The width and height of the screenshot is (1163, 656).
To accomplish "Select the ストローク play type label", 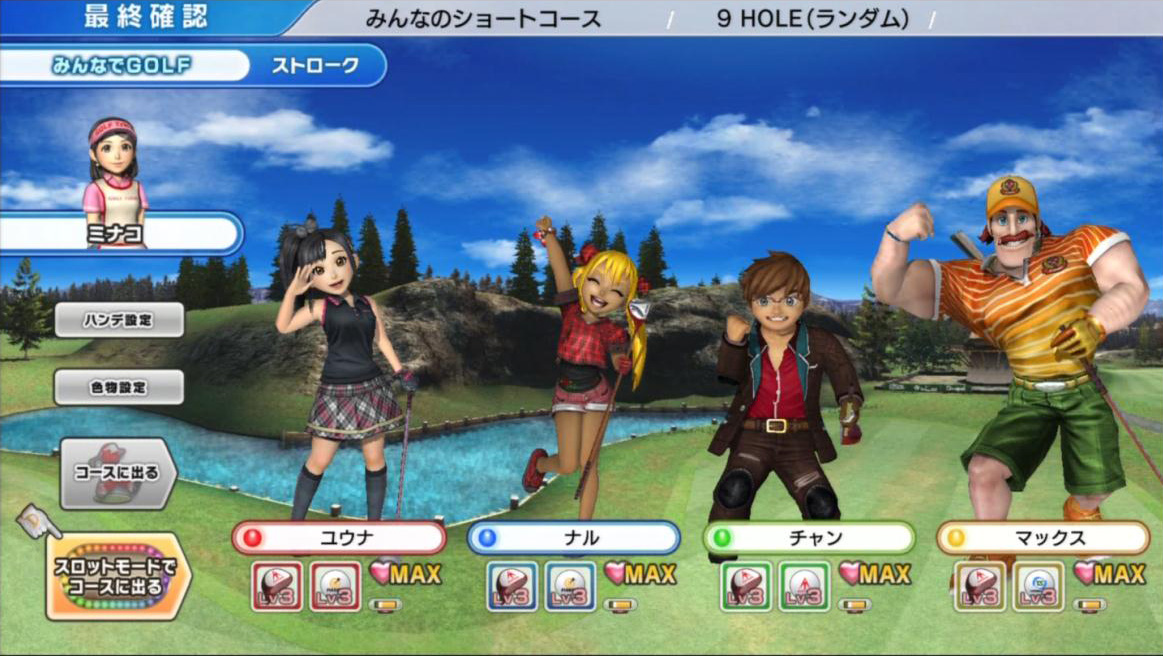I will click(316, 66).
